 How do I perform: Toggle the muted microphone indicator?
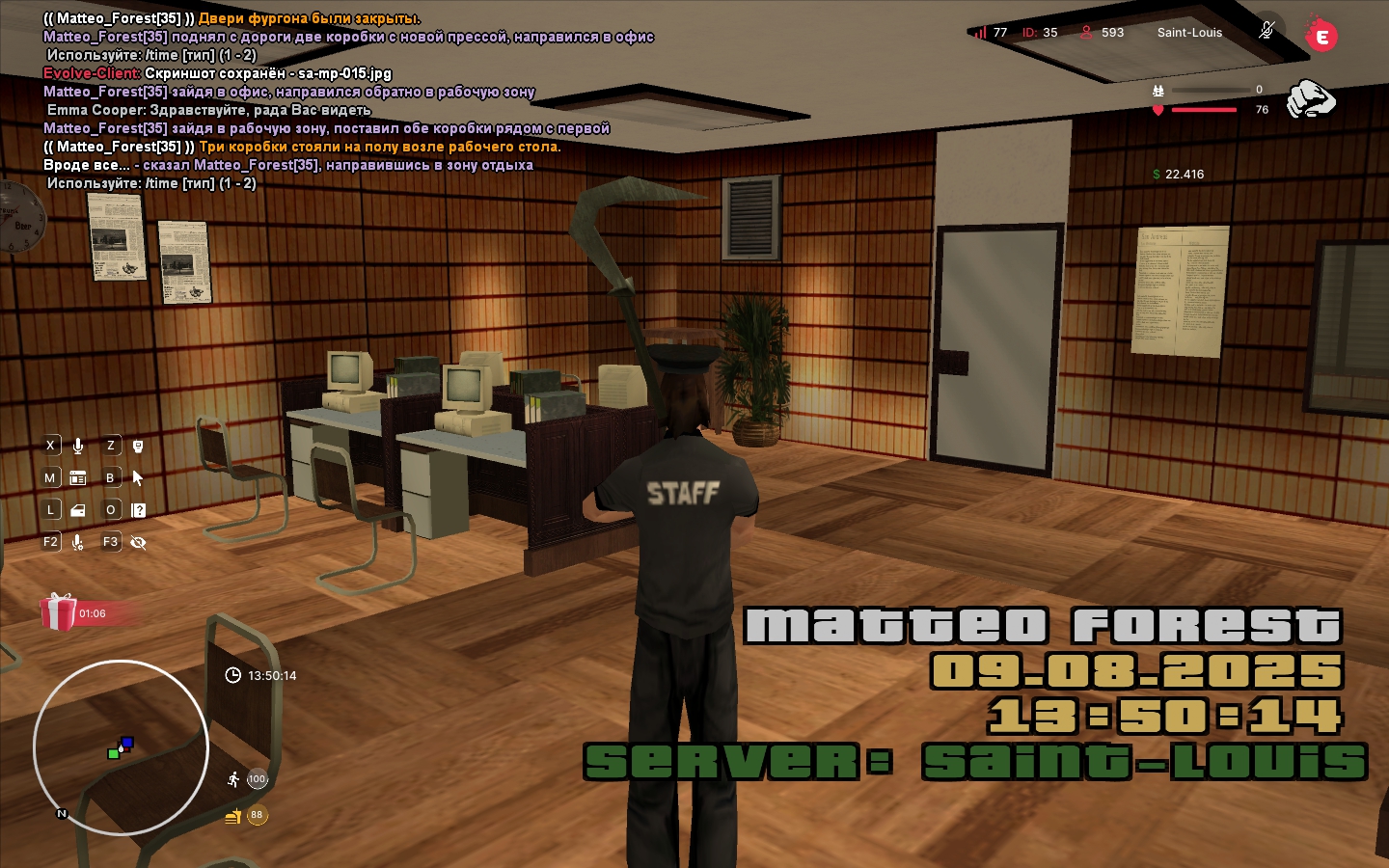pyautogui.click(x=1266, y=30)
